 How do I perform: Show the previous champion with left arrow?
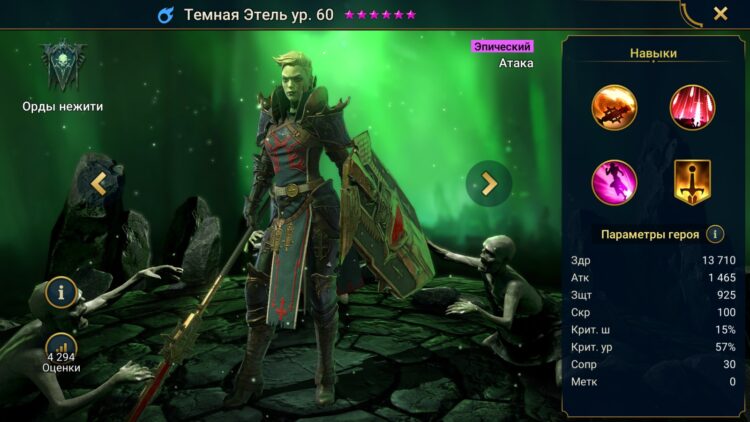[98, 183]
